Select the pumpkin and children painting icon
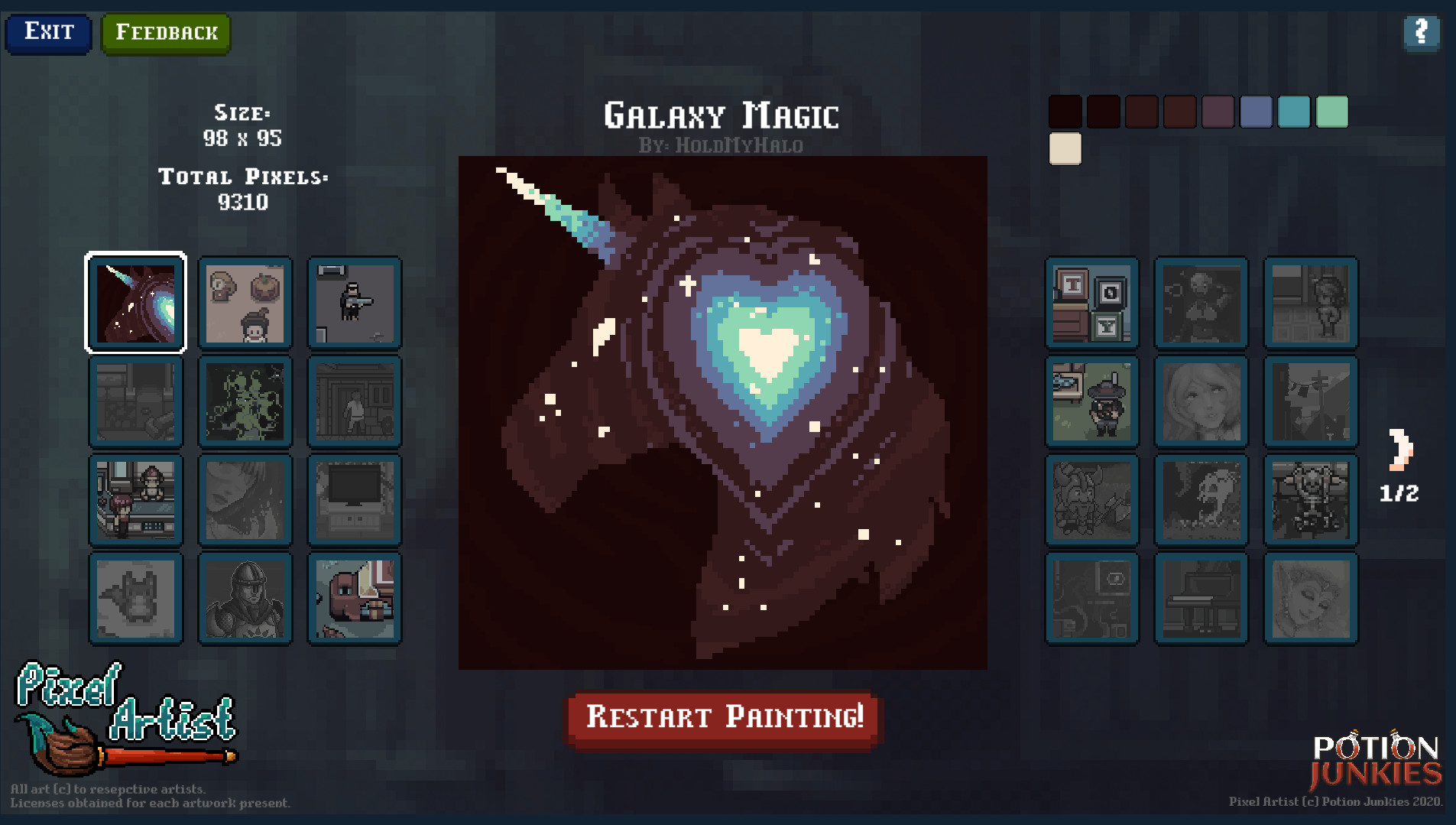 coord(245,303)
